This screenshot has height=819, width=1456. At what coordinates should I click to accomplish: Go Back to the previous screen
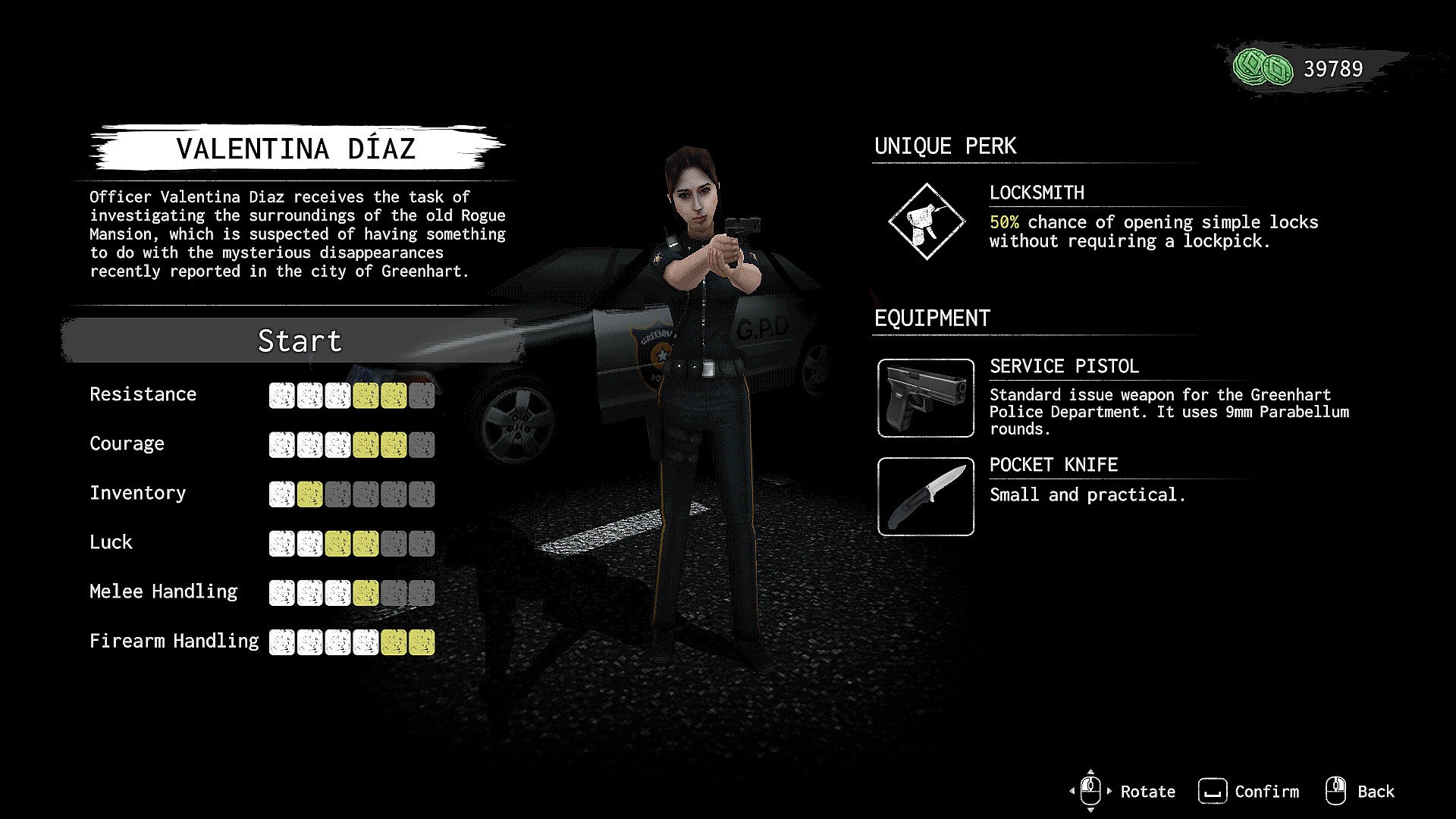coord(1360,792)
